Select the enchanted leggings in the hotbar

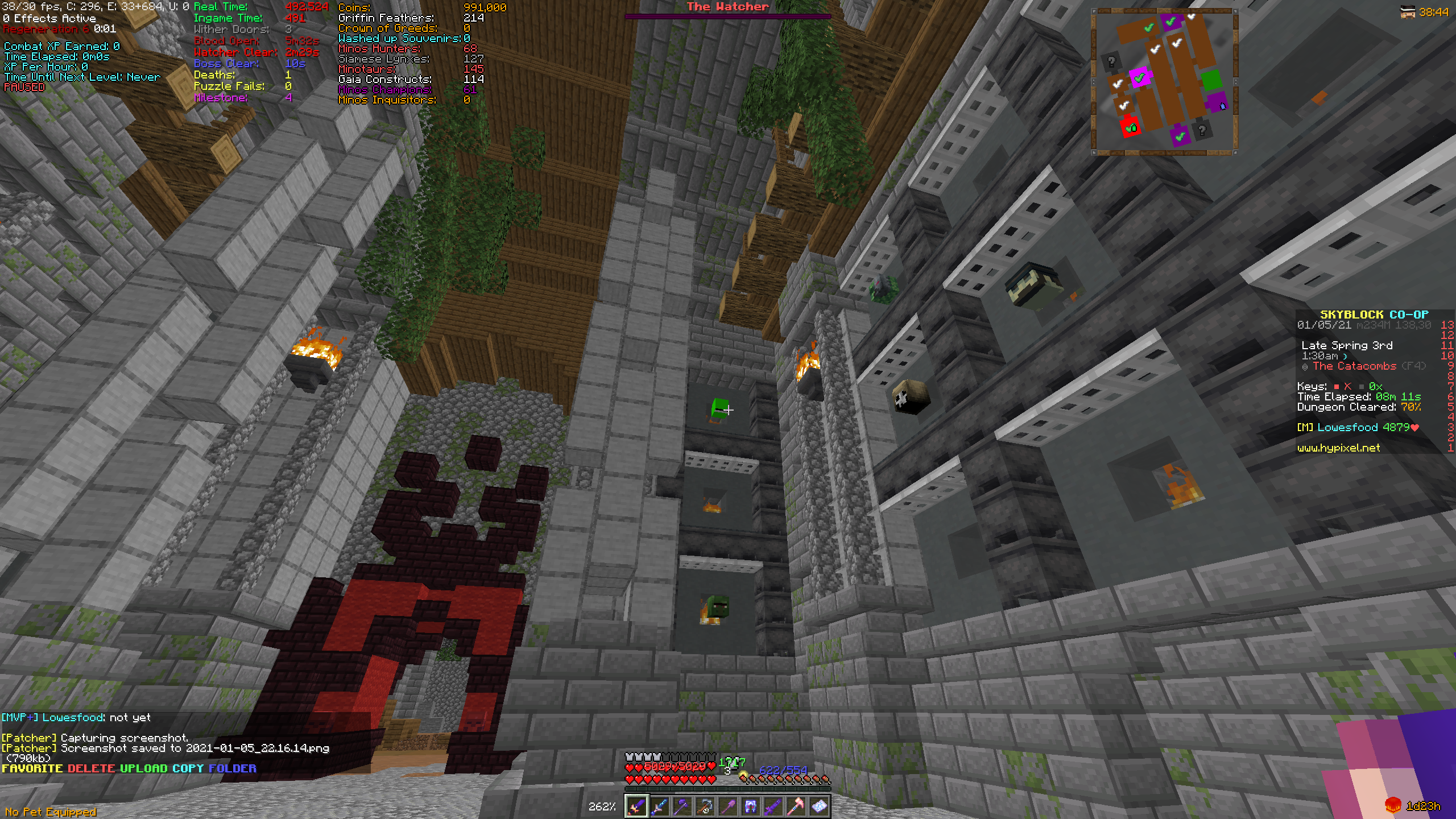(x=751, y=805)
